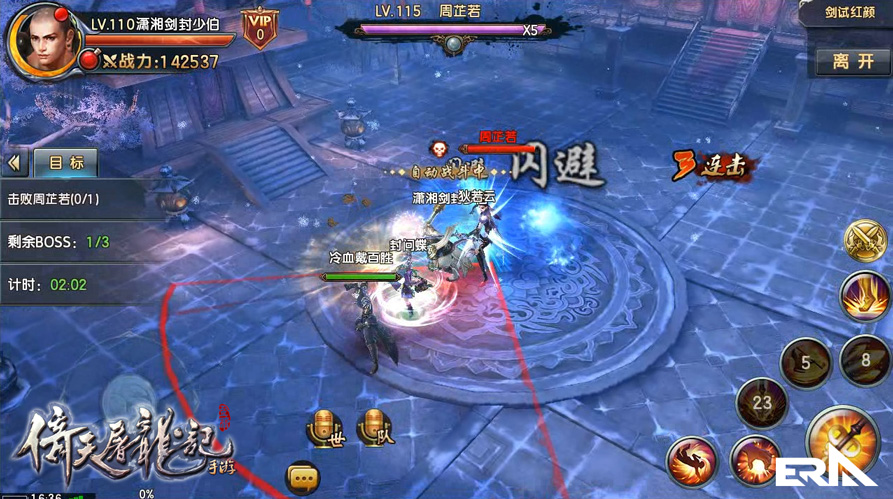This screenshot has height=499, width=893.
Task: Toggle the golden crossed swords auto-battle icon
Action: 863,241
